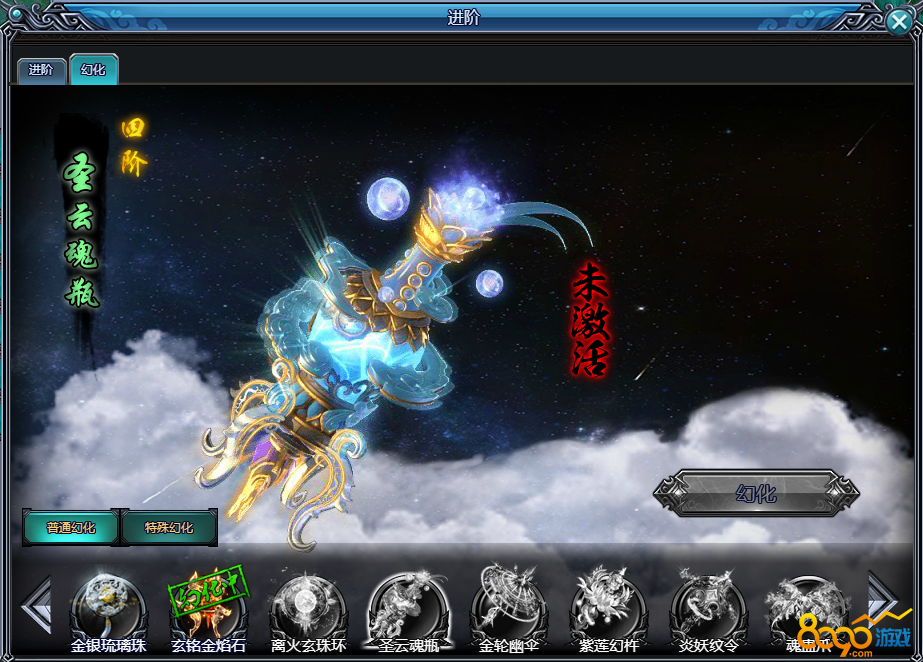
Task: Switch to the 进阶 tab
Action: [41, 70]
